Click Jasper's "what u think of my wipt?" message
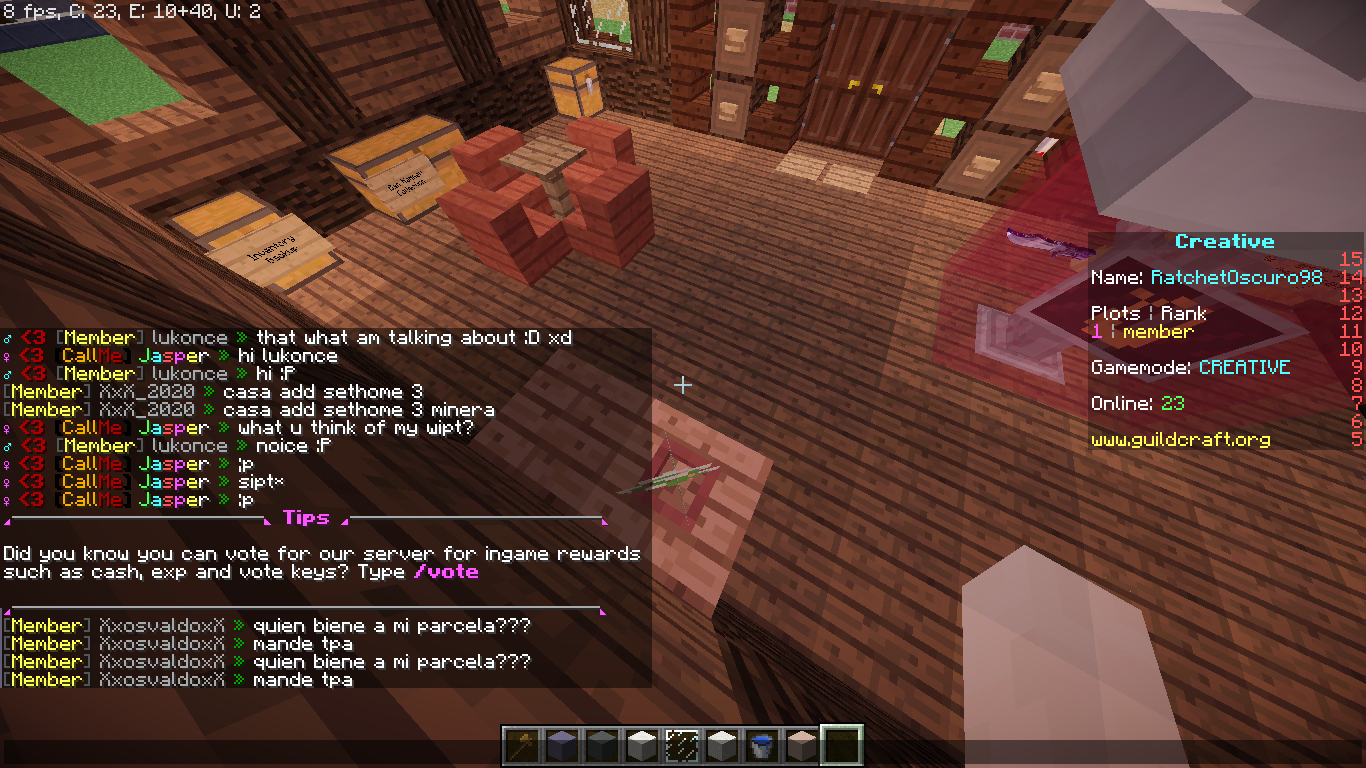 click(355, 427)
